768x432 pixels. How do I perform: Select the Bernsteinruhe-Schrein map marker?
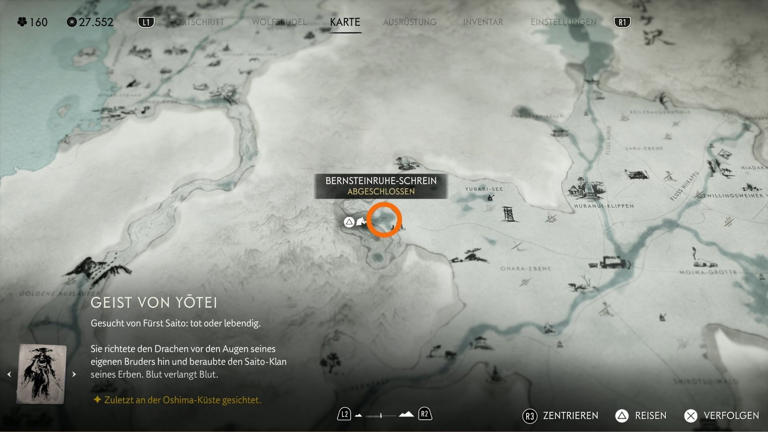[383, 221]
